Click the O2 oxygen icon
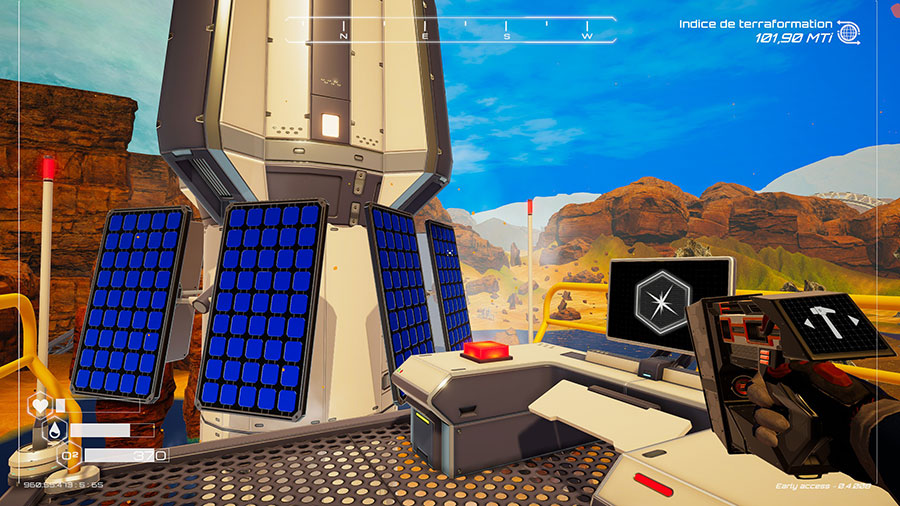Image resolution: width=900 pixels, height=506 pixels. click(x=71, y=456)
